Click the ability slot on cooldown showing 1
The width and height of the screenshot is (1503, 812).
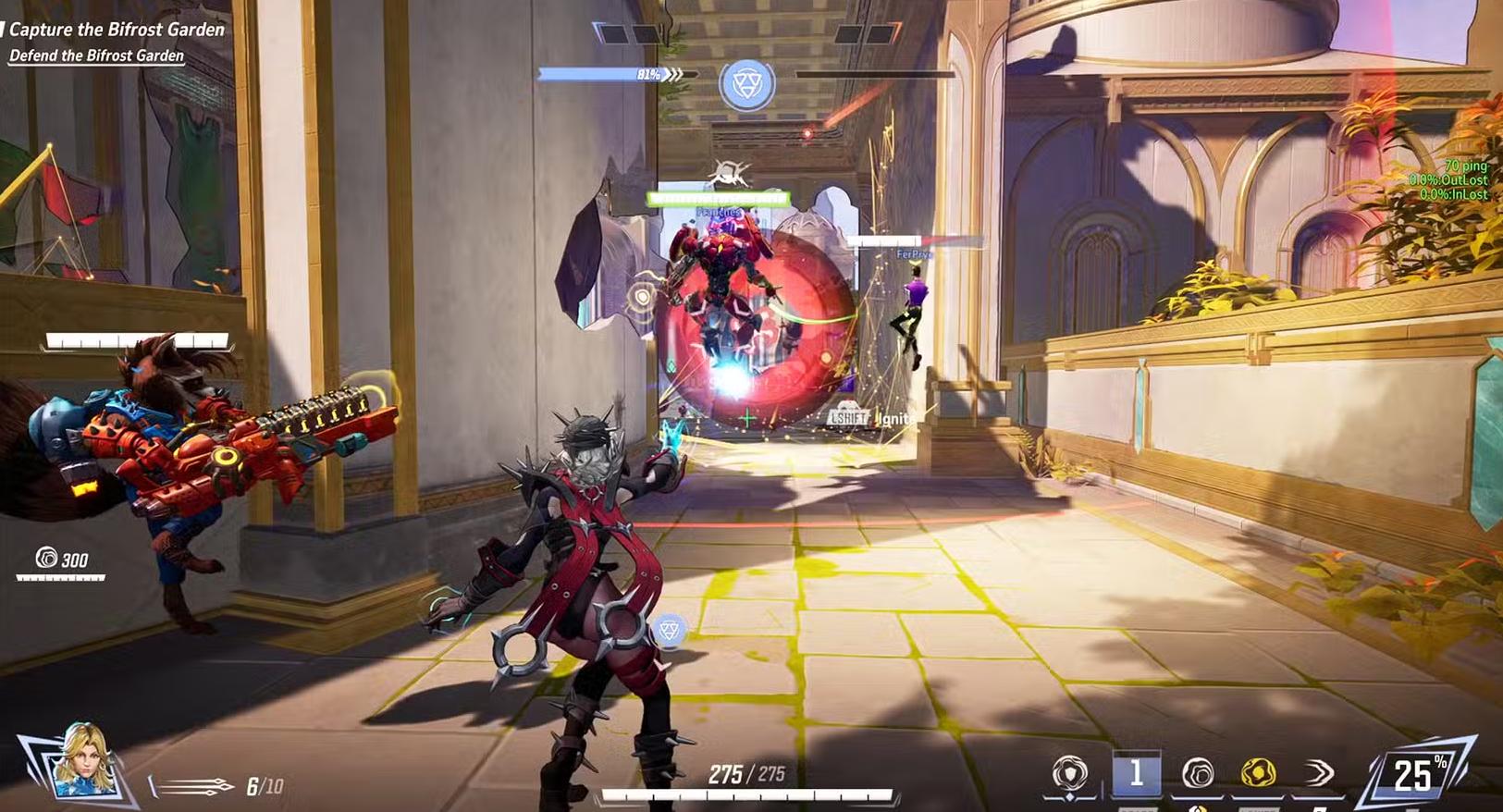(x=1136, y=773)
